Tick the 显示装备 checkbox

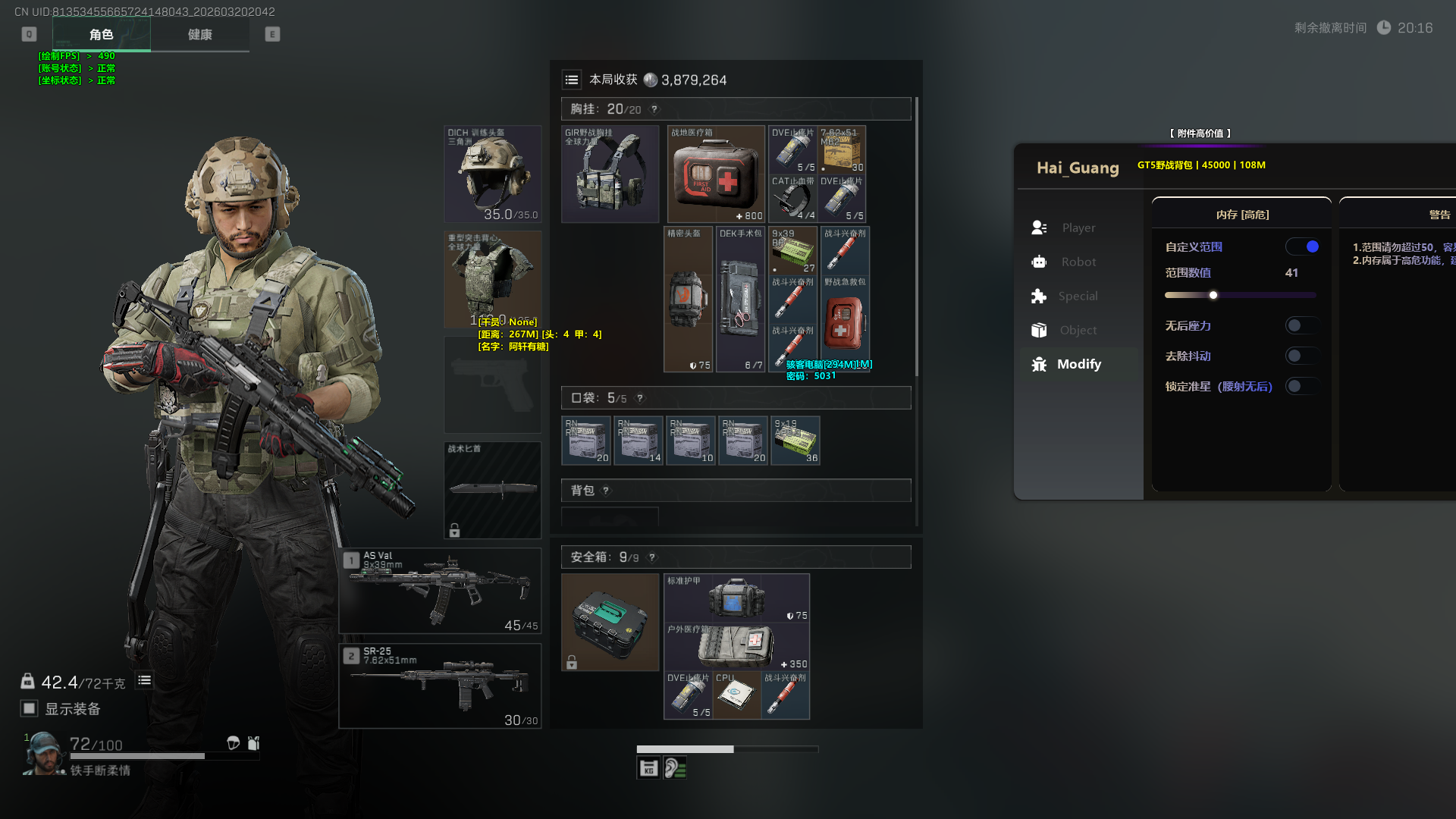click(x=30, y=708)
